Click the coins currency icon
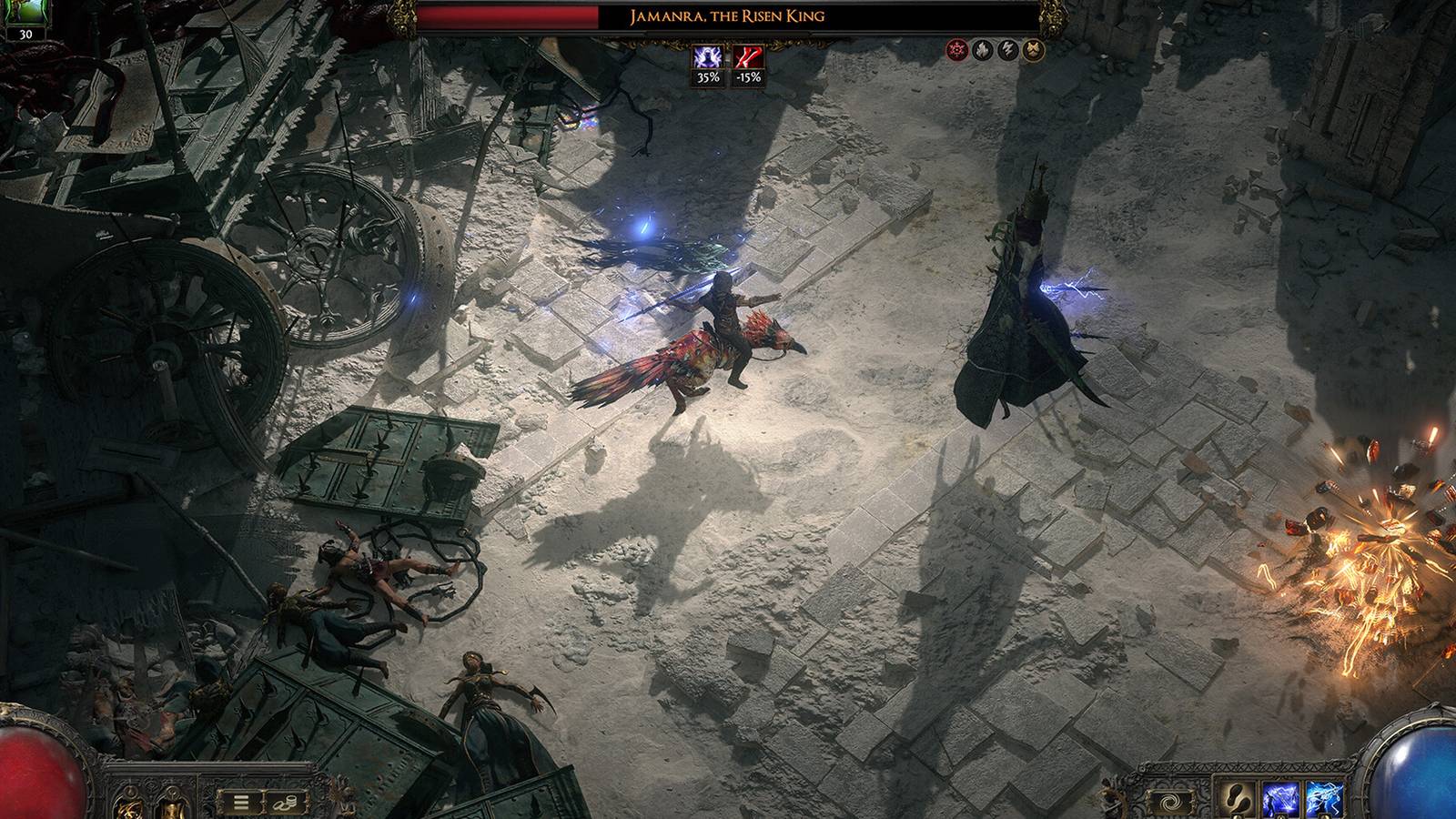The width and height of the screenshot is (1456, 819). [285, 803]
